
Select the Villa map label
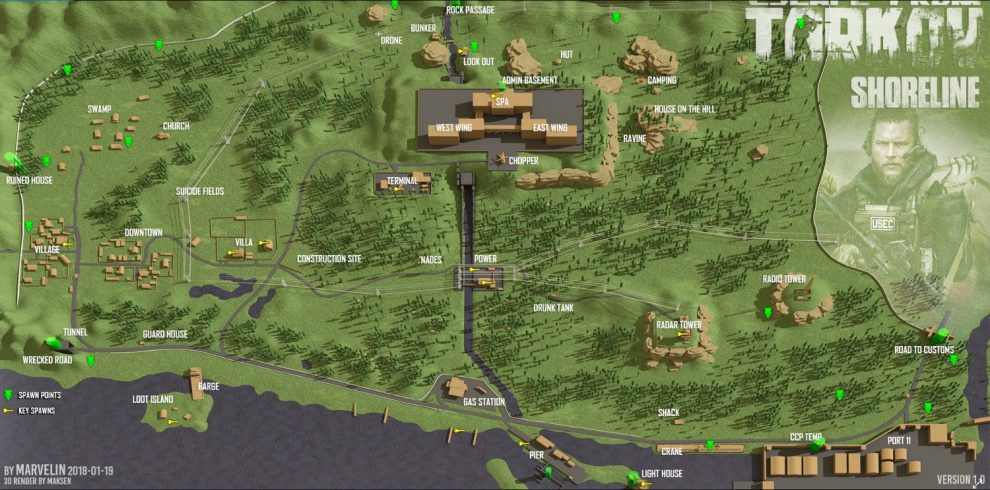click(243, 243)
